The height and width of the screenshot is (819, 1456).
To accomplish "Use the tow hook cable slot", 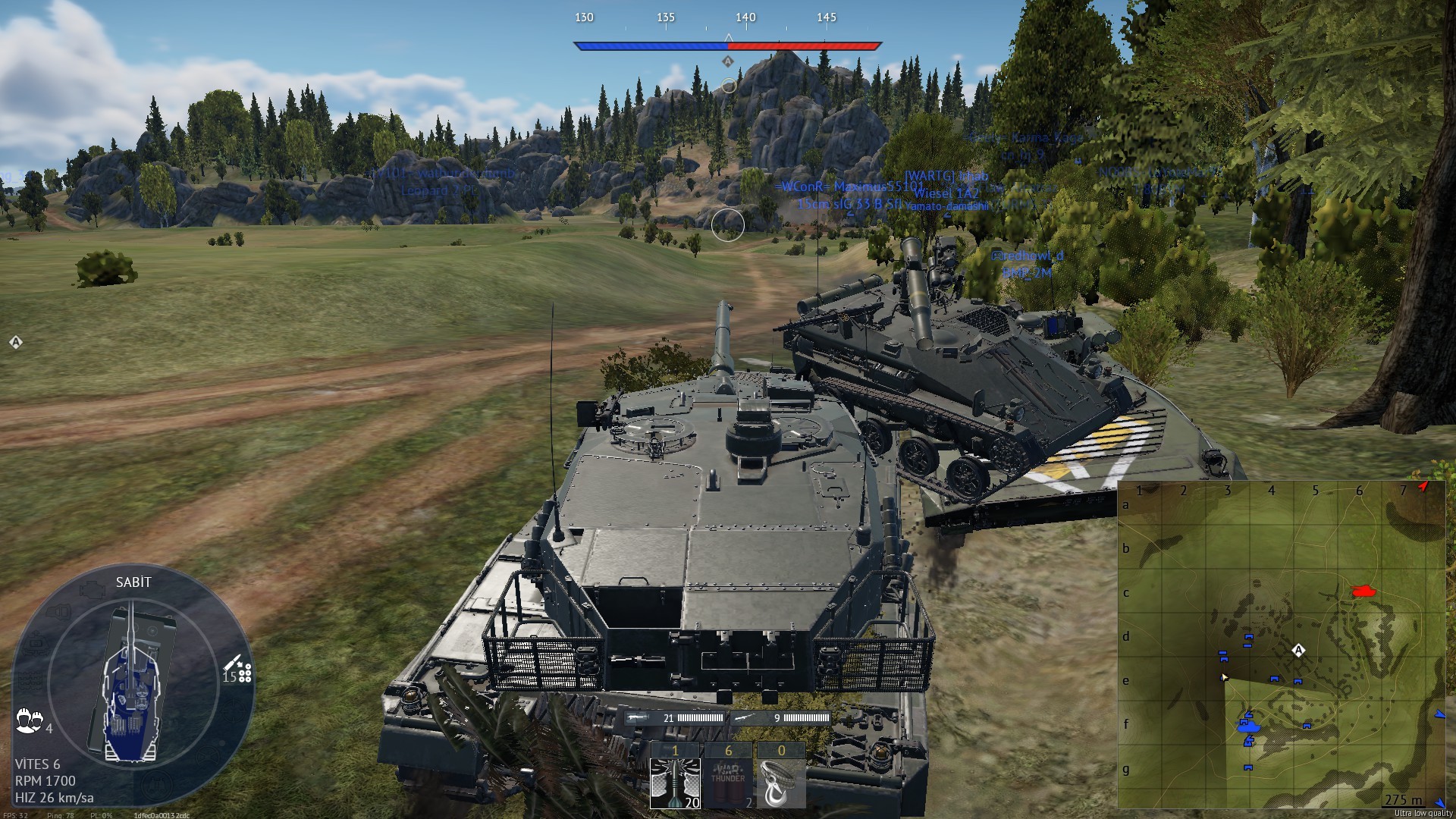I will pos(781,776).
